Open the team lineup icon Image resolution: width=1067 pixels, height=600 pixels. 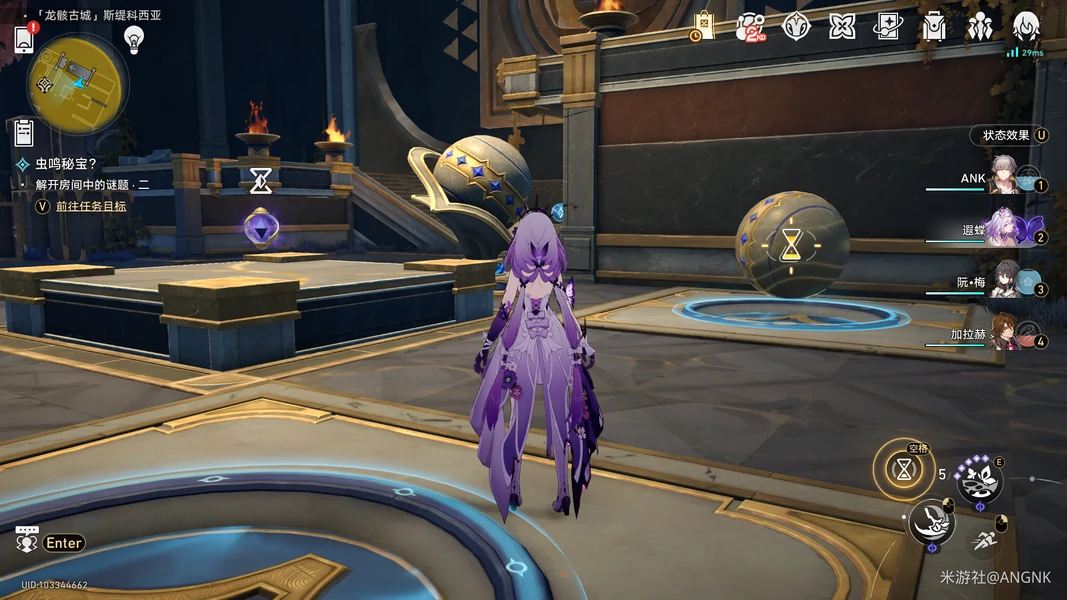click(980, 27)
